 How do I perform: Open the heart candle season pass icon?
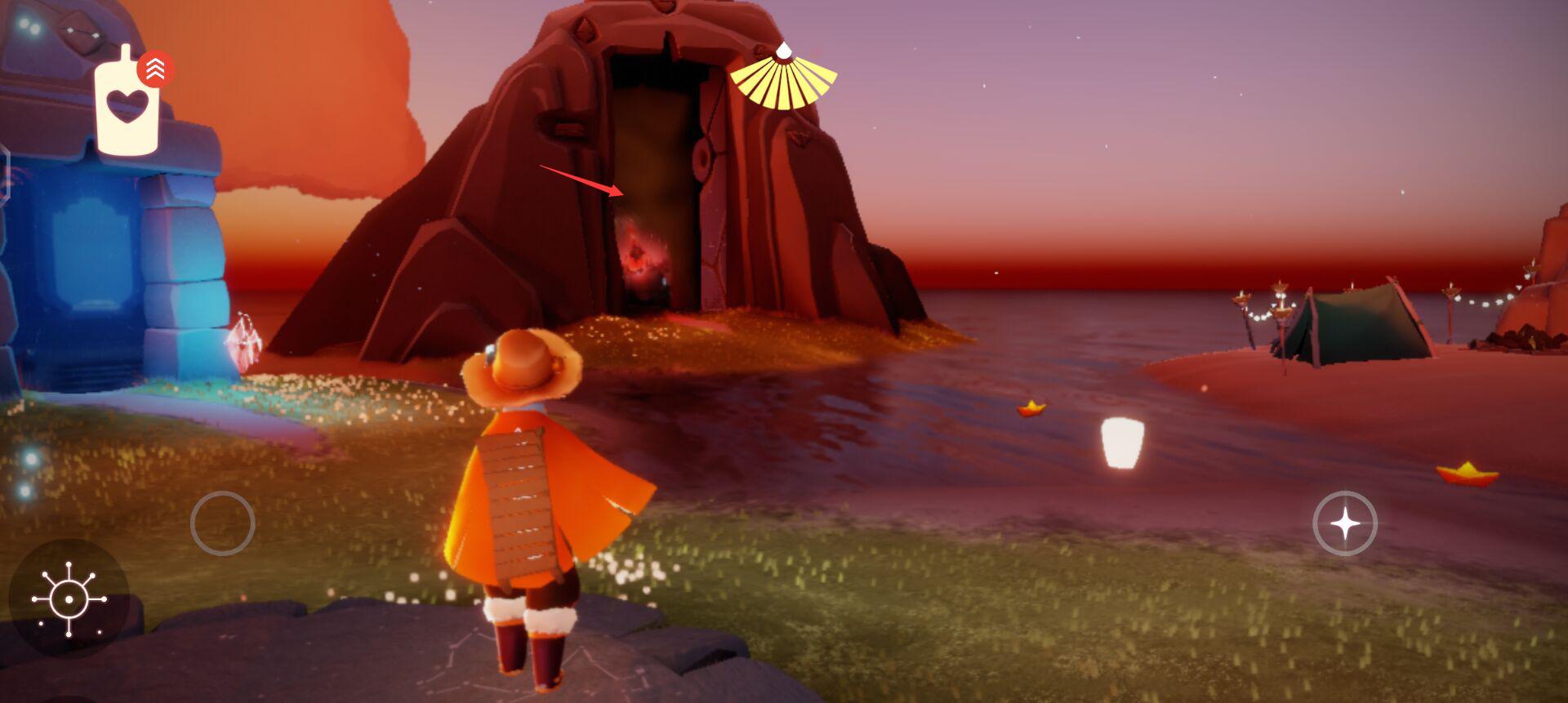point(127,106)
